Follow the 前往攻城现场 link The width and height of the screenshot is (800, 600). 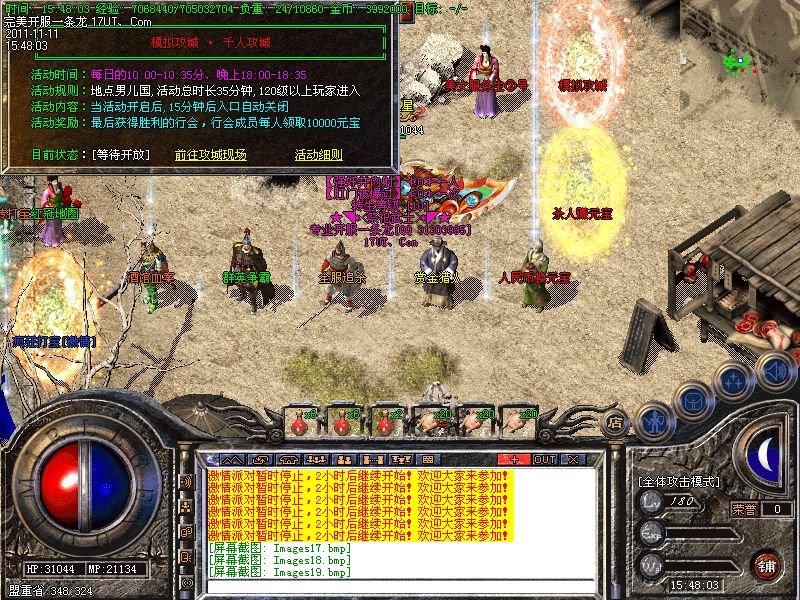pos(210,155)
